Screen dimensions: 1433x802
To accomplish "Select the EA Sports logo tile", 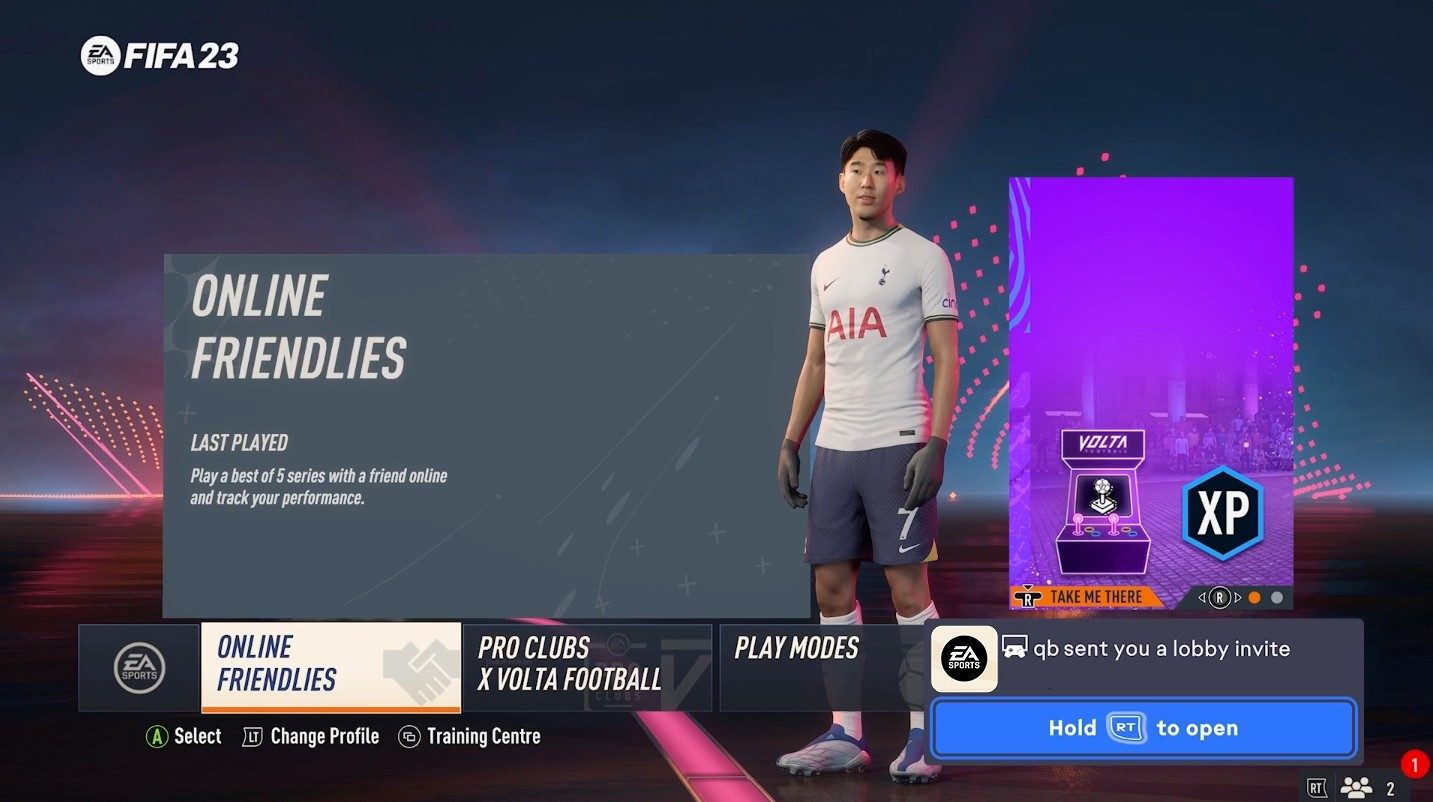I will [x=139, y=667].
